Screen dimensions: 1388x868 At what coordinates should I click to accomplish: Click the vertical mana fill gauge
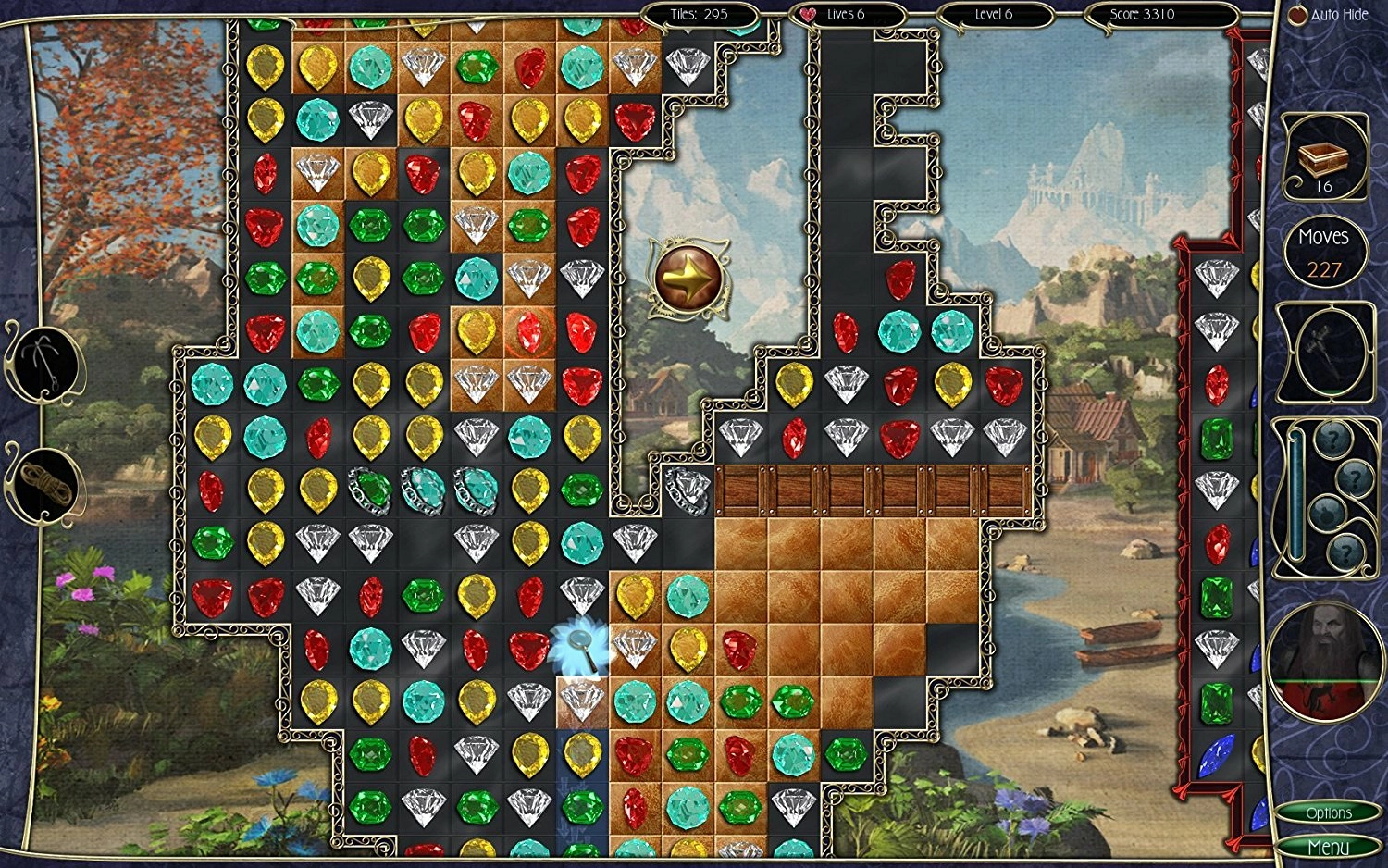point(1296,500)
